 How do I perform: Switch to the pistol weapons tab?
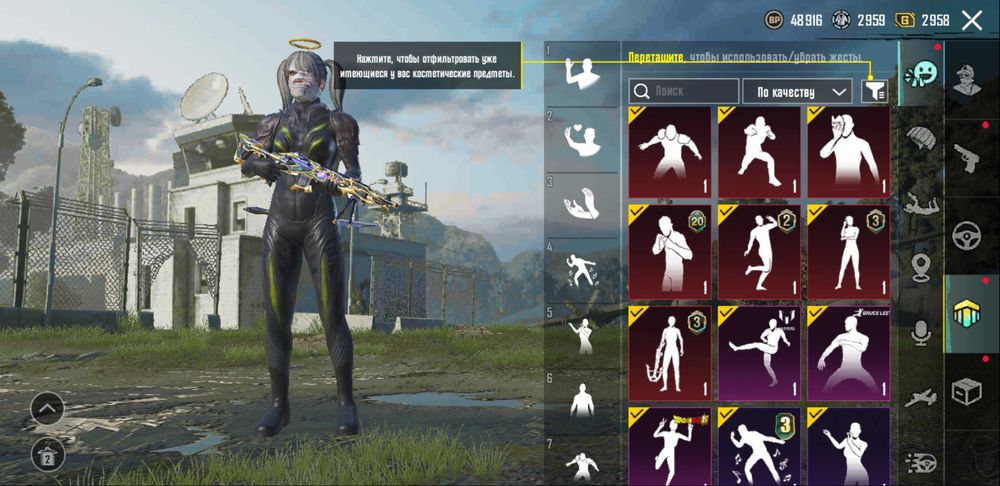click(x=968, y=157)
